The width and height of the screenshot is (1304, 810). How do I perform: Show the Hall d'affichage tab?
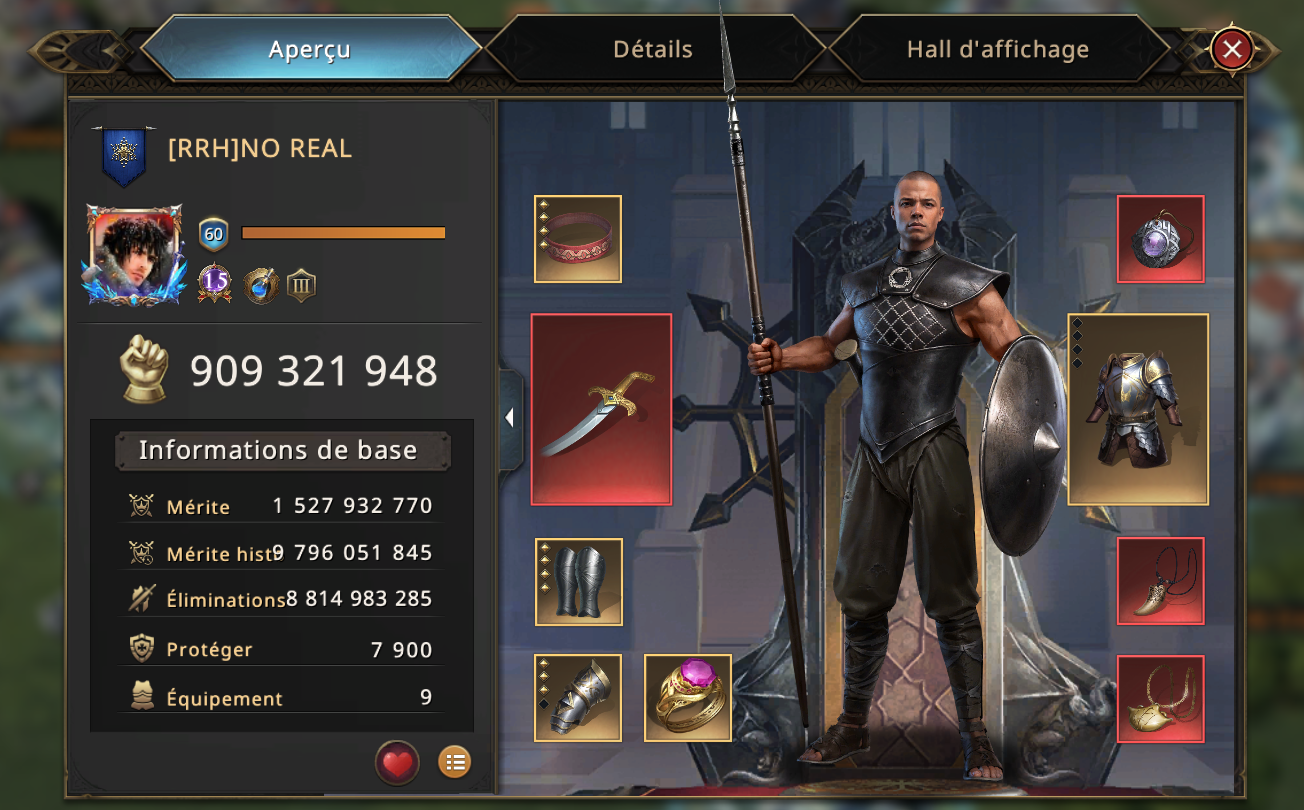[997, 49]
